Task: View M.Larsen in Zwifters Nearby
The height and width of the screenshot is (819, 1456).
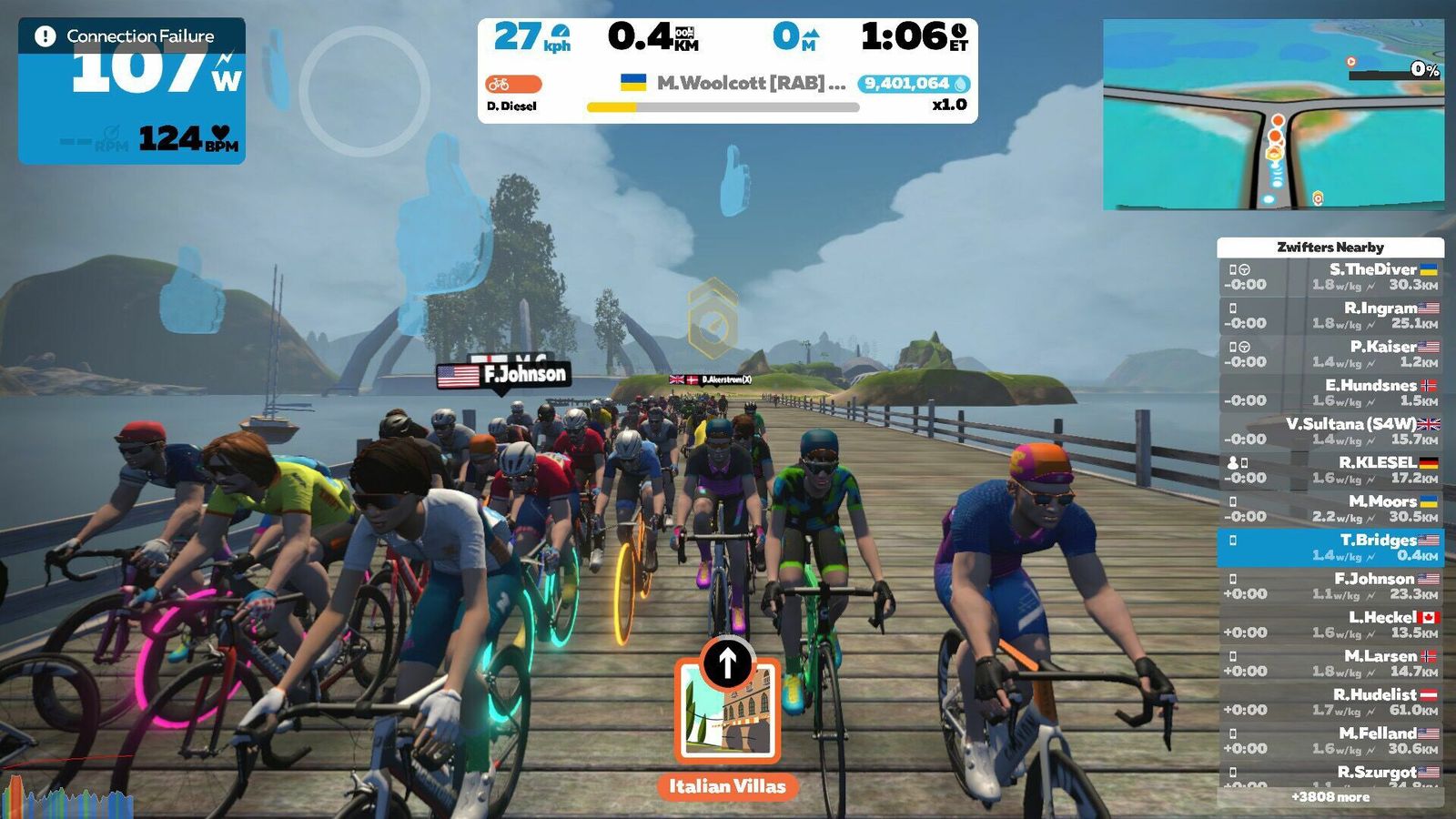Action: [x=1330, y=662]
